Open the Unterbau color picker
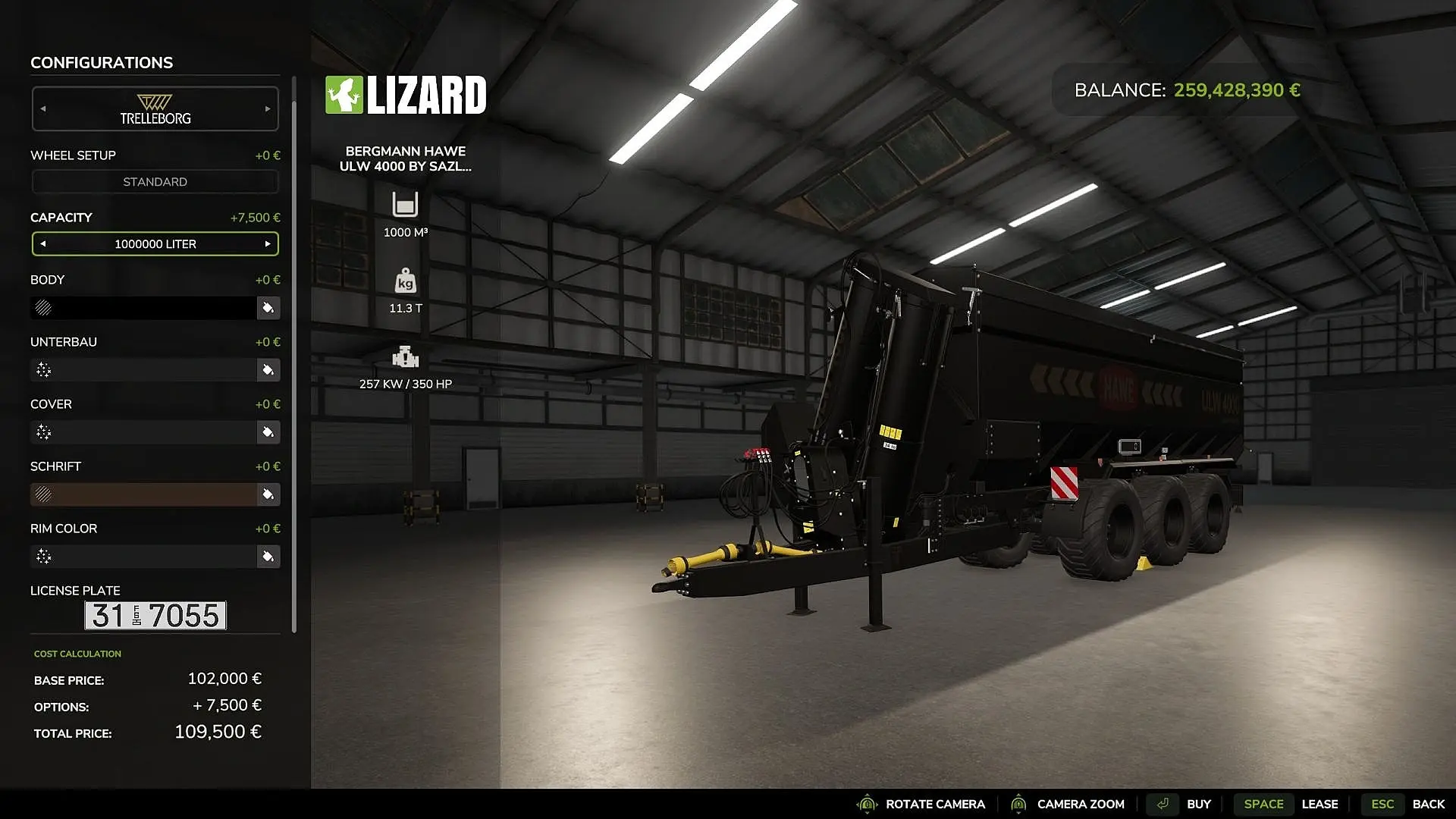 click(x=268, y=370)
